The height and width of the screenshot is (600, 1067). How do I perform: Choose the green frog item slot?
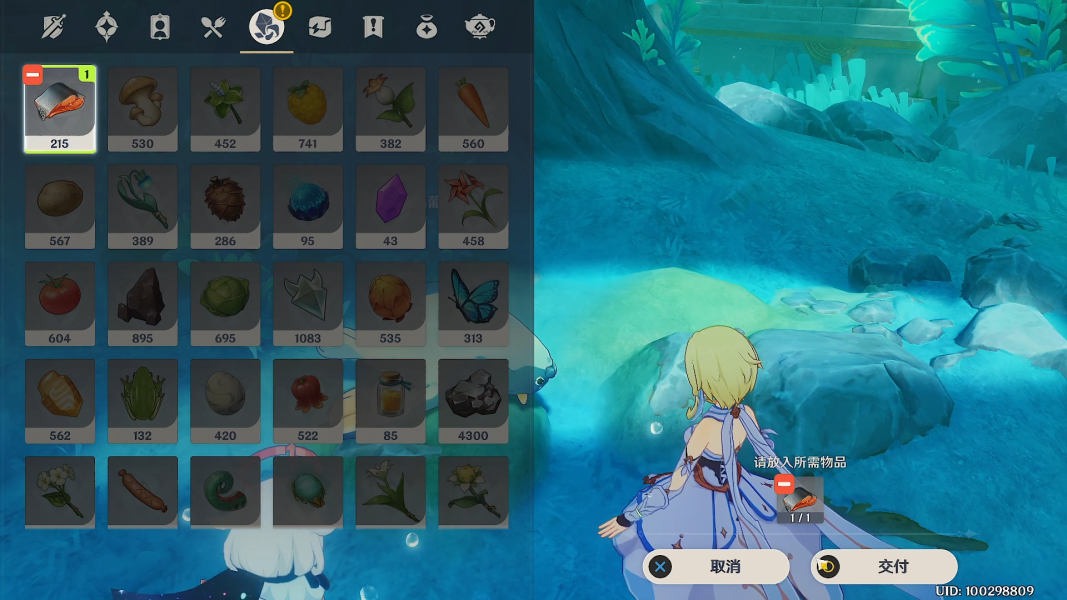pyautogui.click(x=142, y=400)
